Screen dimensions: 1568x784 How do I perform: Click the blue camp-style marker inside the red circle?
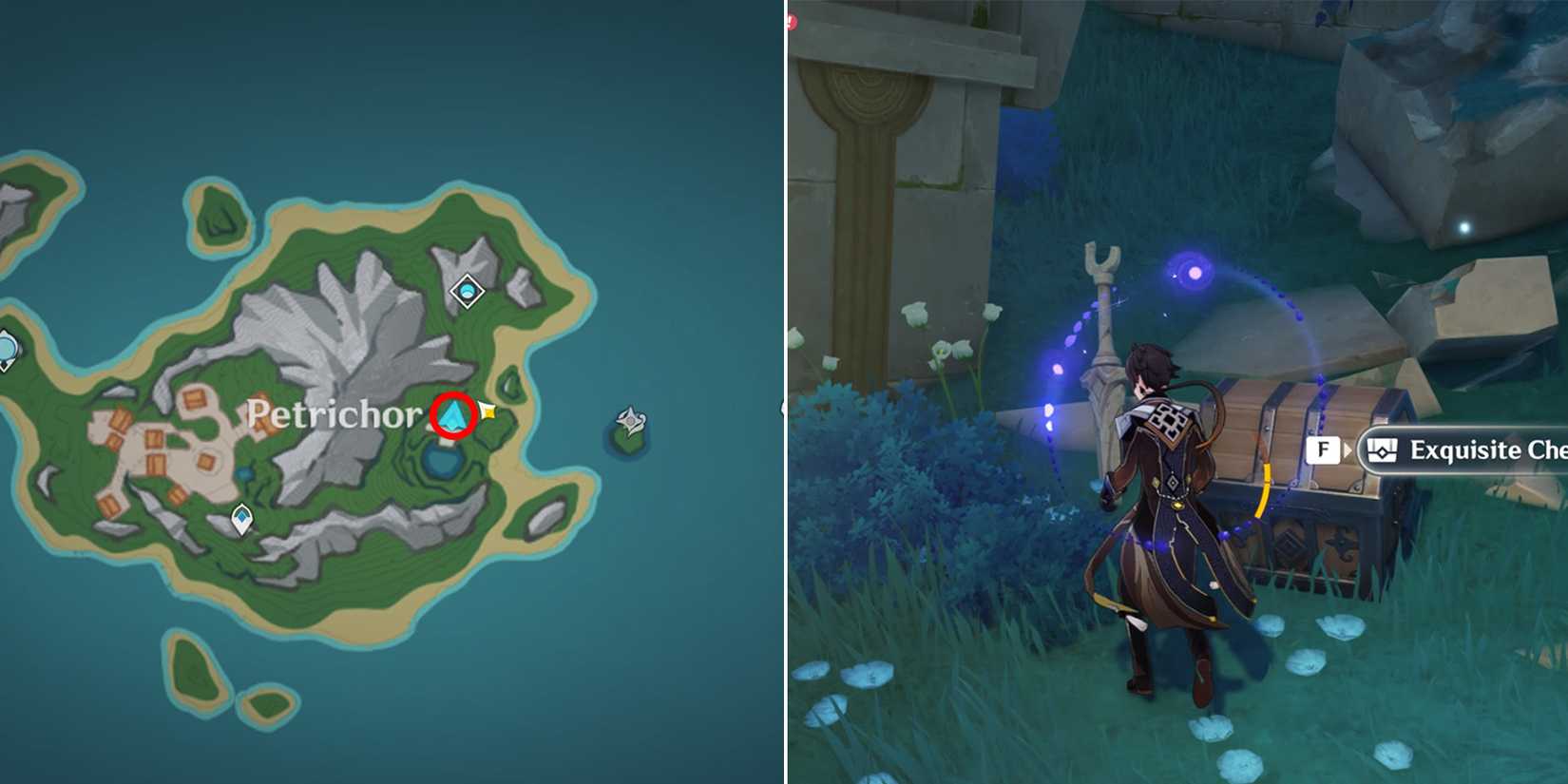453,414
